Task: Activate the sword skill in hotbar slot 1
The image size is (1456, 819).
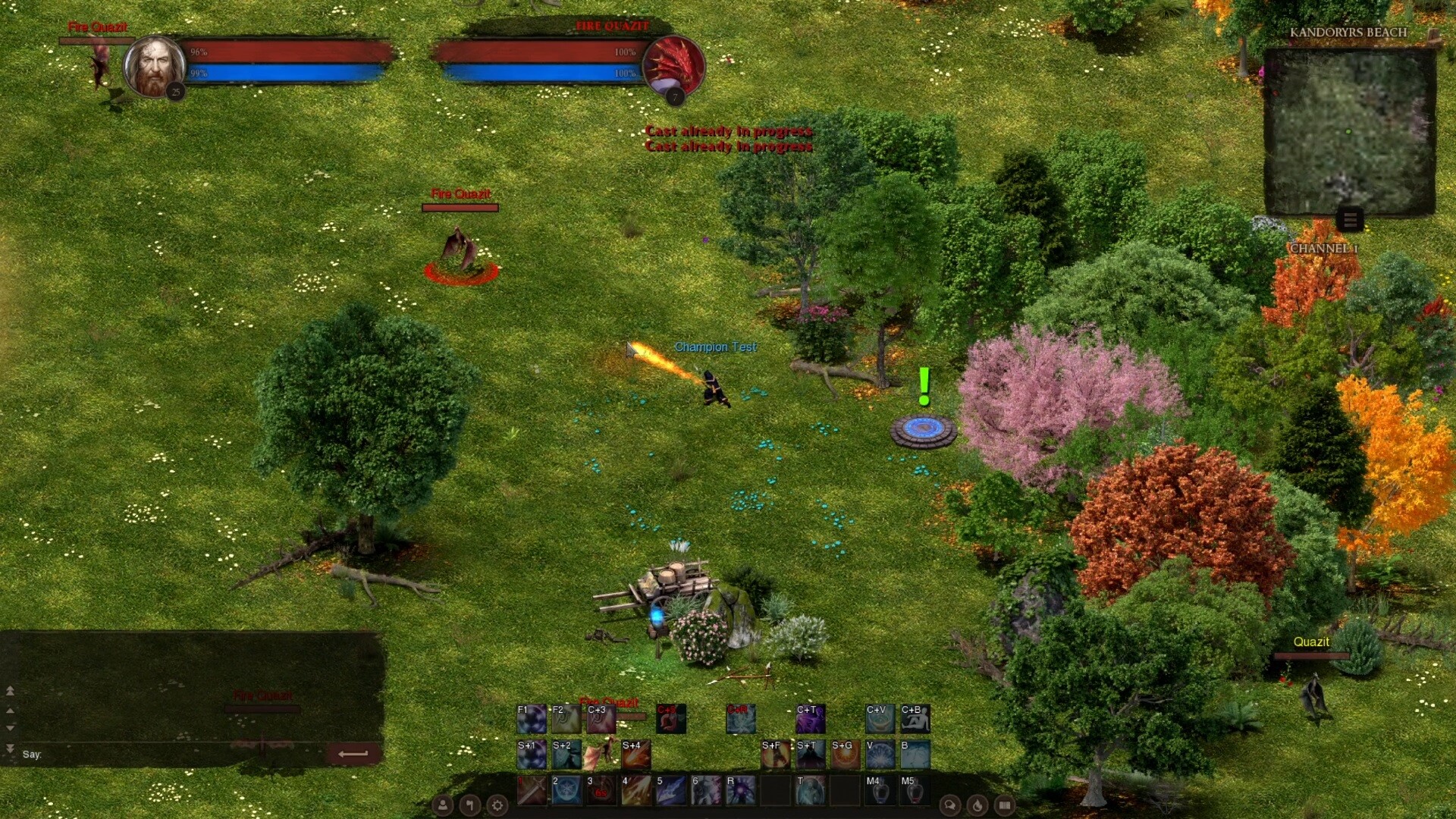Action: 532,791
